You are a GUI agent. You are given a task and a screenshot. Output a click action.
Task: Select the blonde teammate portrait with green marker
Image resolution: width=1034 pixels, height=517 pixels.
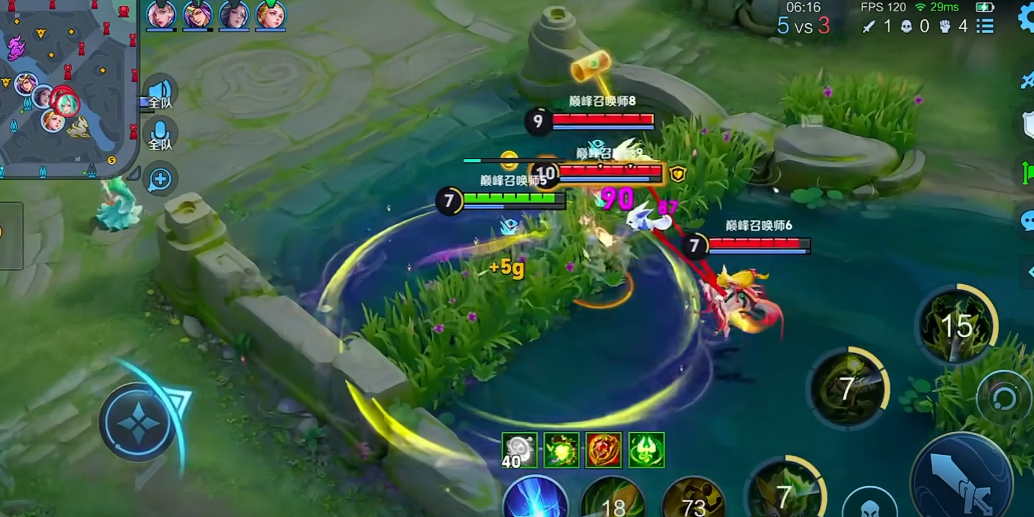pos(270,15)
